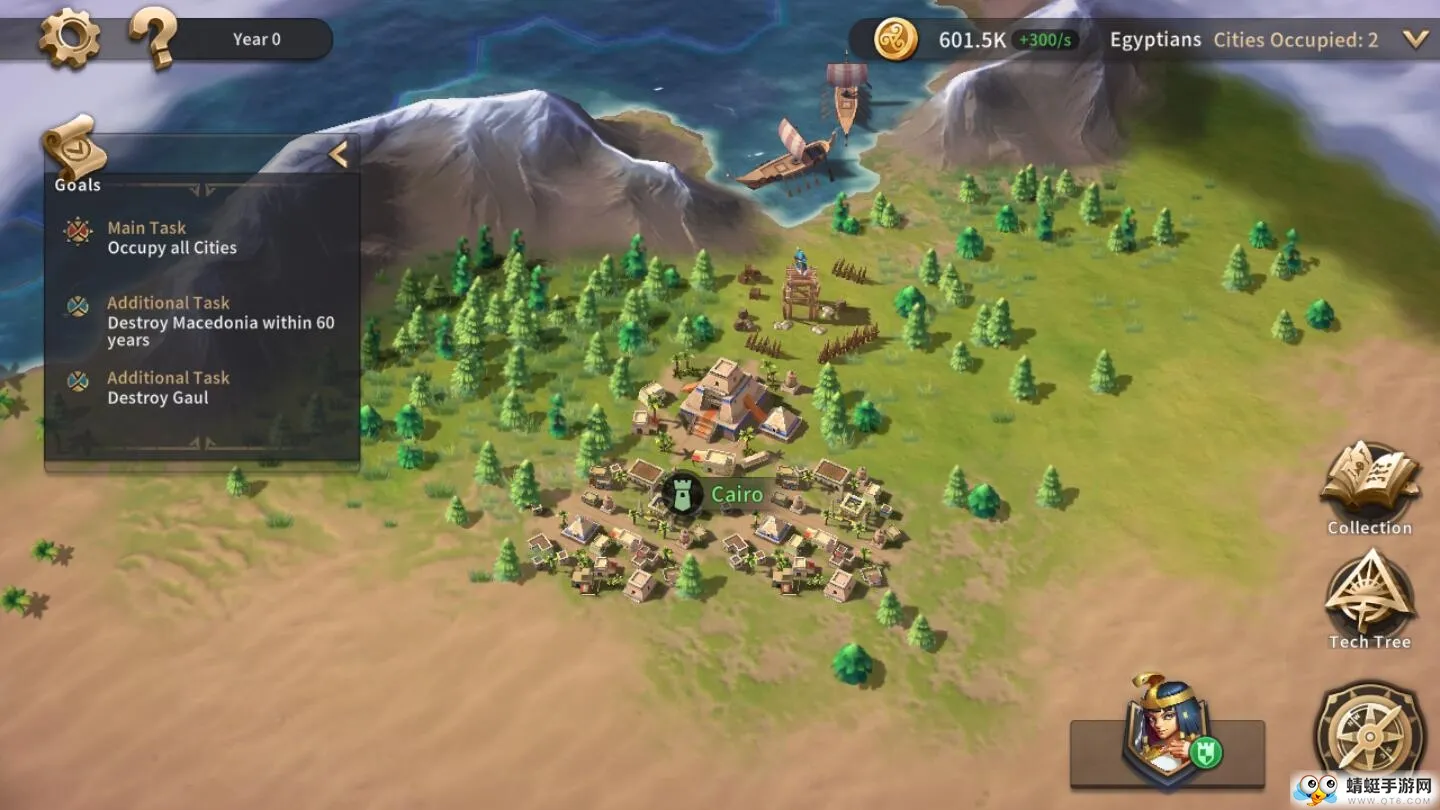Open the Tech Tree
This screenshot has width=1440, height=810.
click(1369, 598)
